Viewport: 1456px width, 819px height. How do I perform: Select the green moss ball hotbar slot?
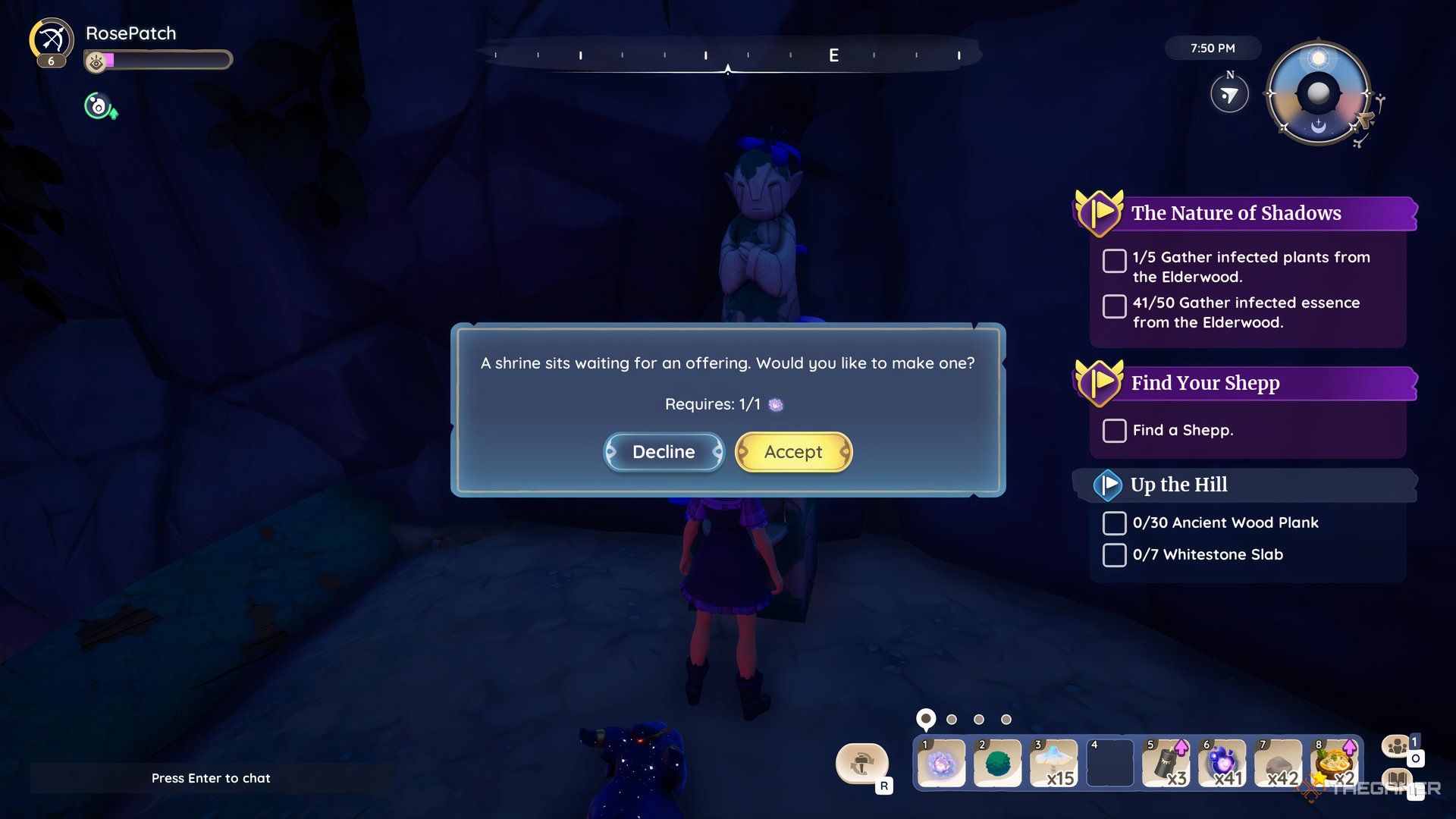coord(997,763)
